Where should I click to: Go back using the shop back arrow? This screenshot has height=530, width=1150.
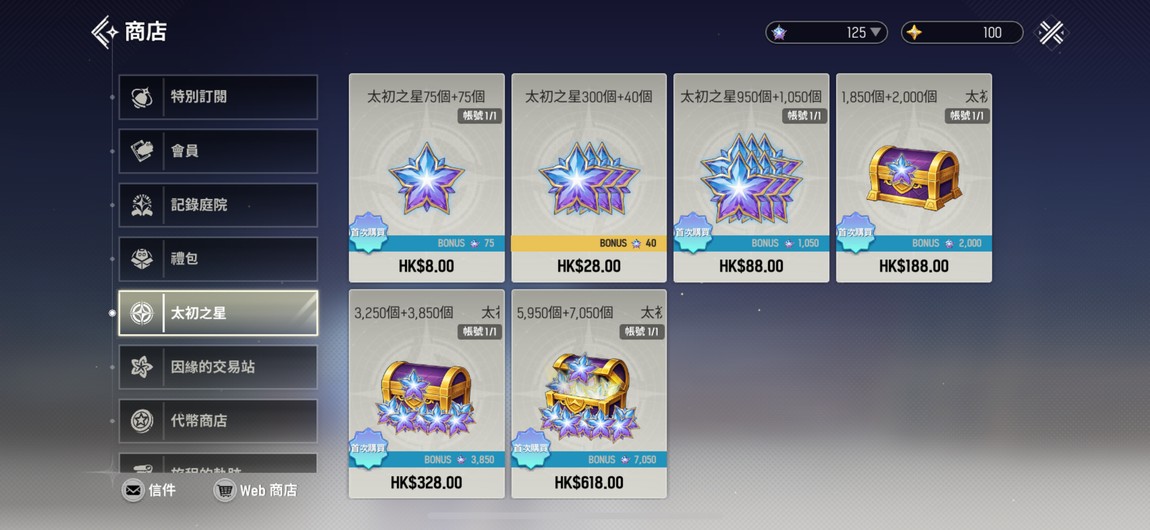point(104,32)
